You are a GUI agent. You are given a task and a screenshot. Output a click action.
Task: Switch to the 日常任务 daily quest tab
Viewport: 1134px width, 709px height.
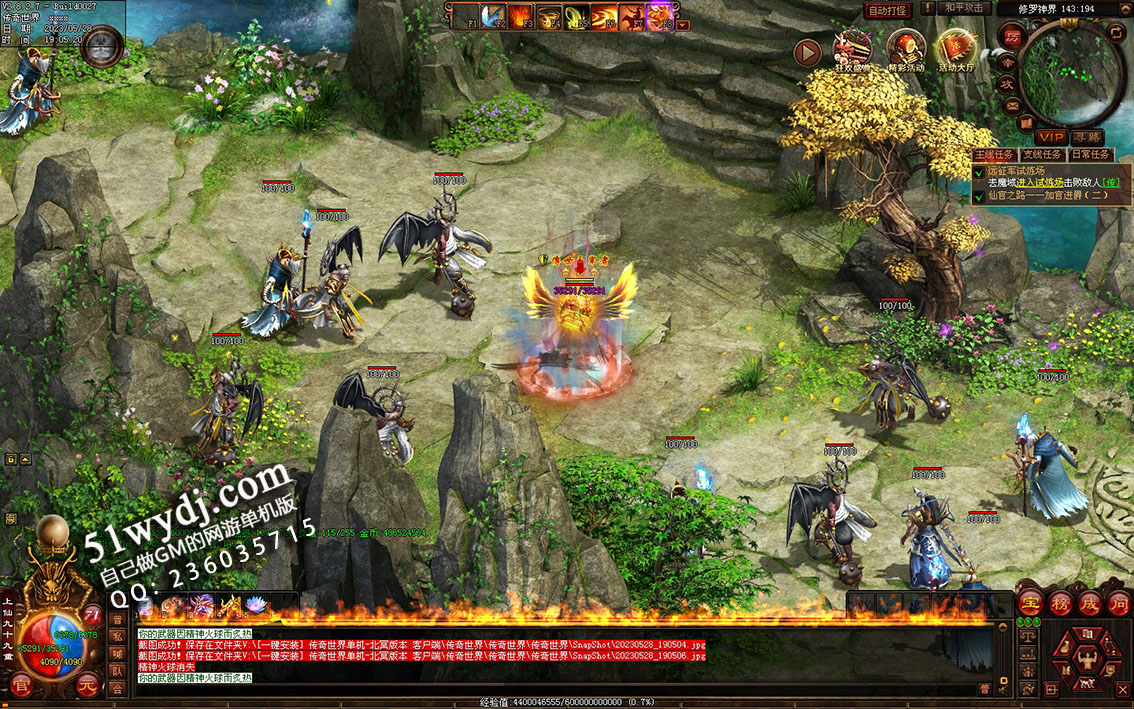click(x=1089, y=155)
